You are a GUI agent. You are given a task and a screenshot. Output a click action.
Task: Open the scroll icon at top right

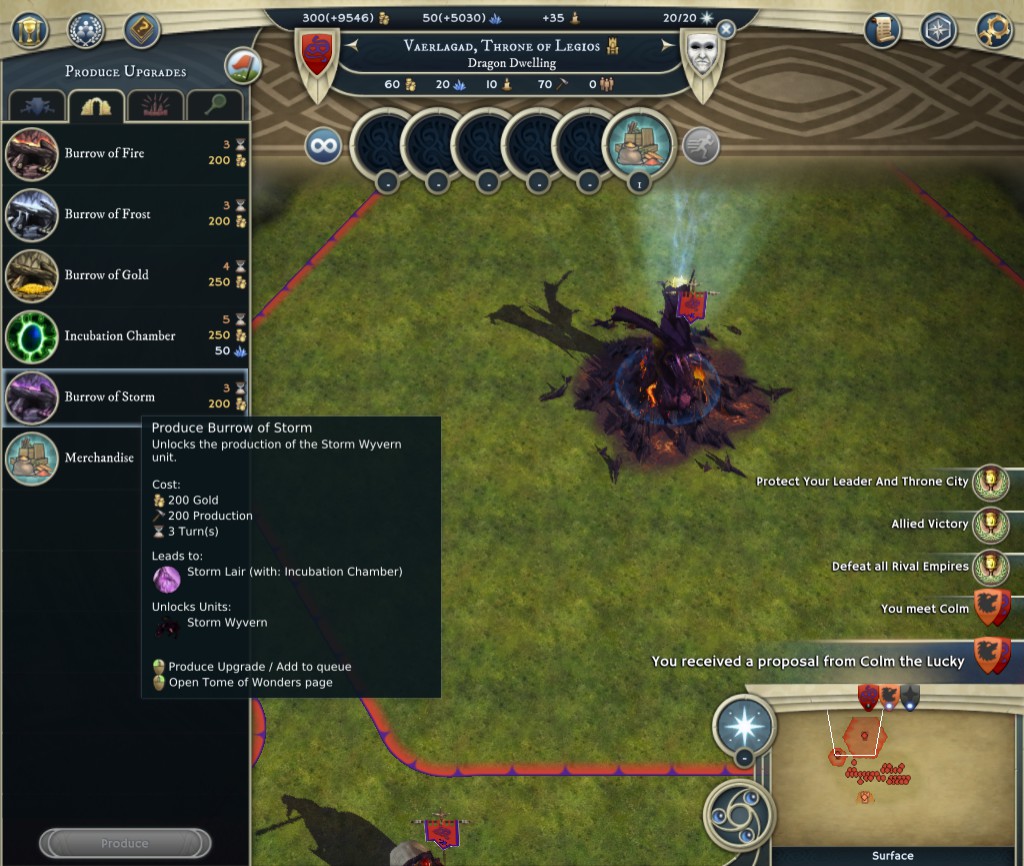(x=883, y=28)
